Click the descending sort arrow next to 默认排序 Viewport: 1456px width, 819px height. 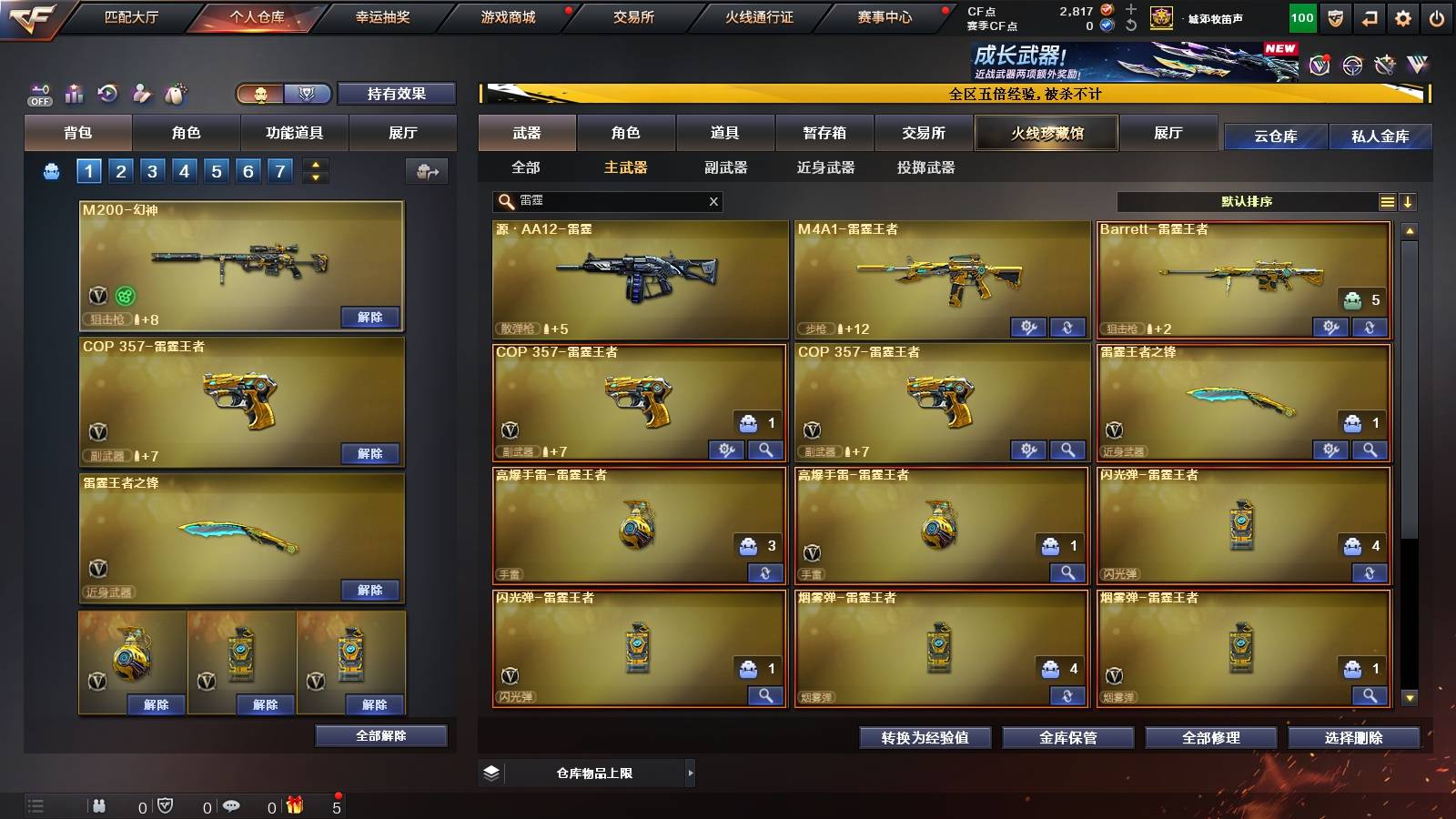click(x=1410, y=201)
